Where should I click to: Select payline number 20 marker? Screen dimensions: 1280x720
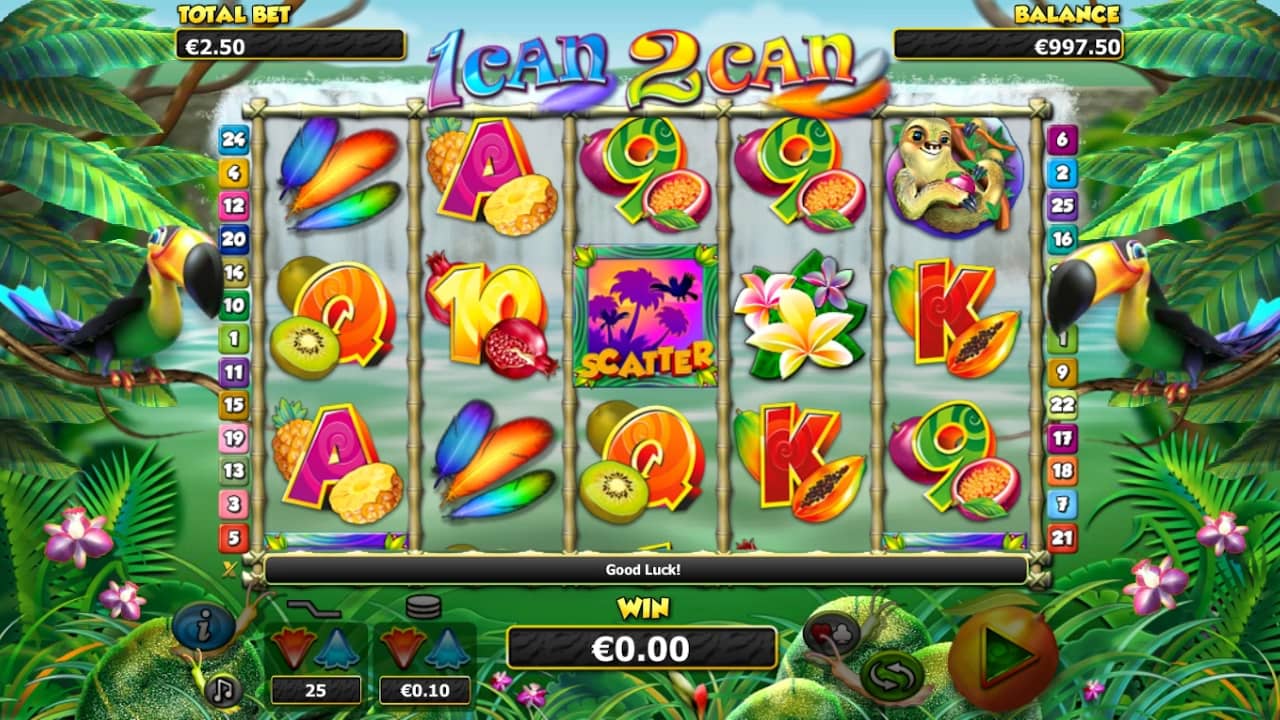pyautogui.click(x=233, y=238)
